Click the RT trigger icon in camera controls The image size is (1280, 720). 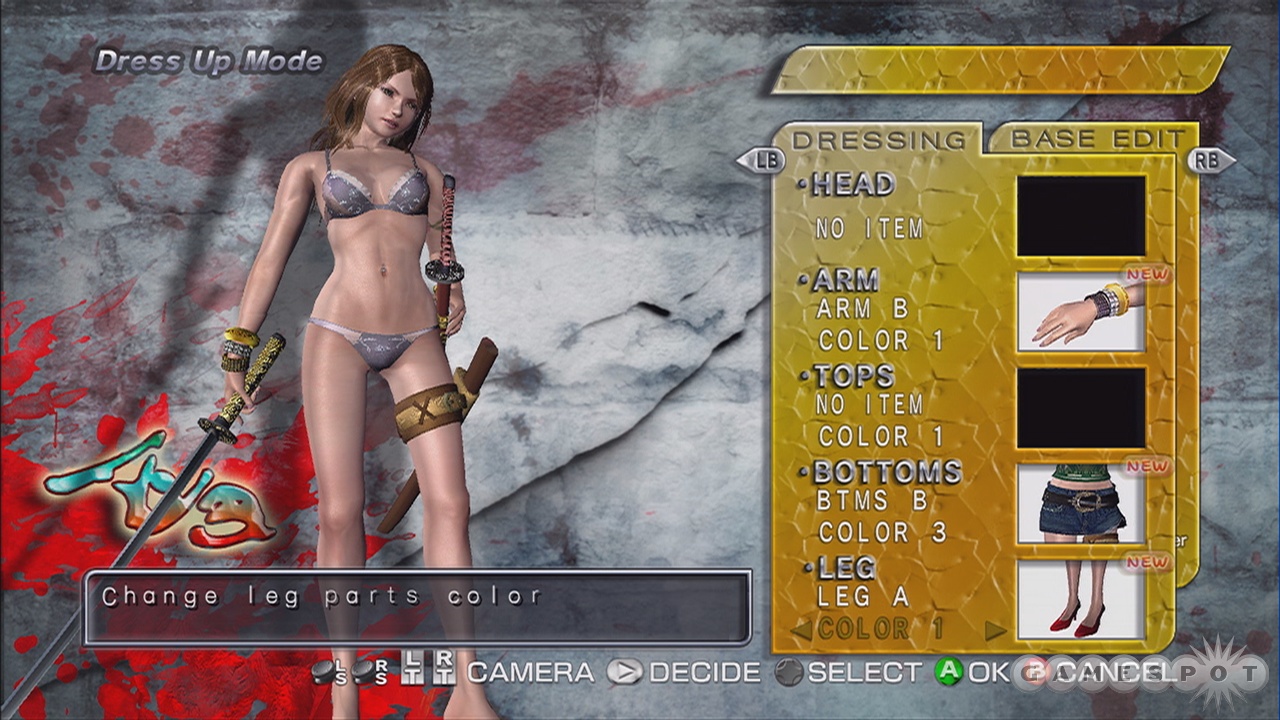point(444,673)
